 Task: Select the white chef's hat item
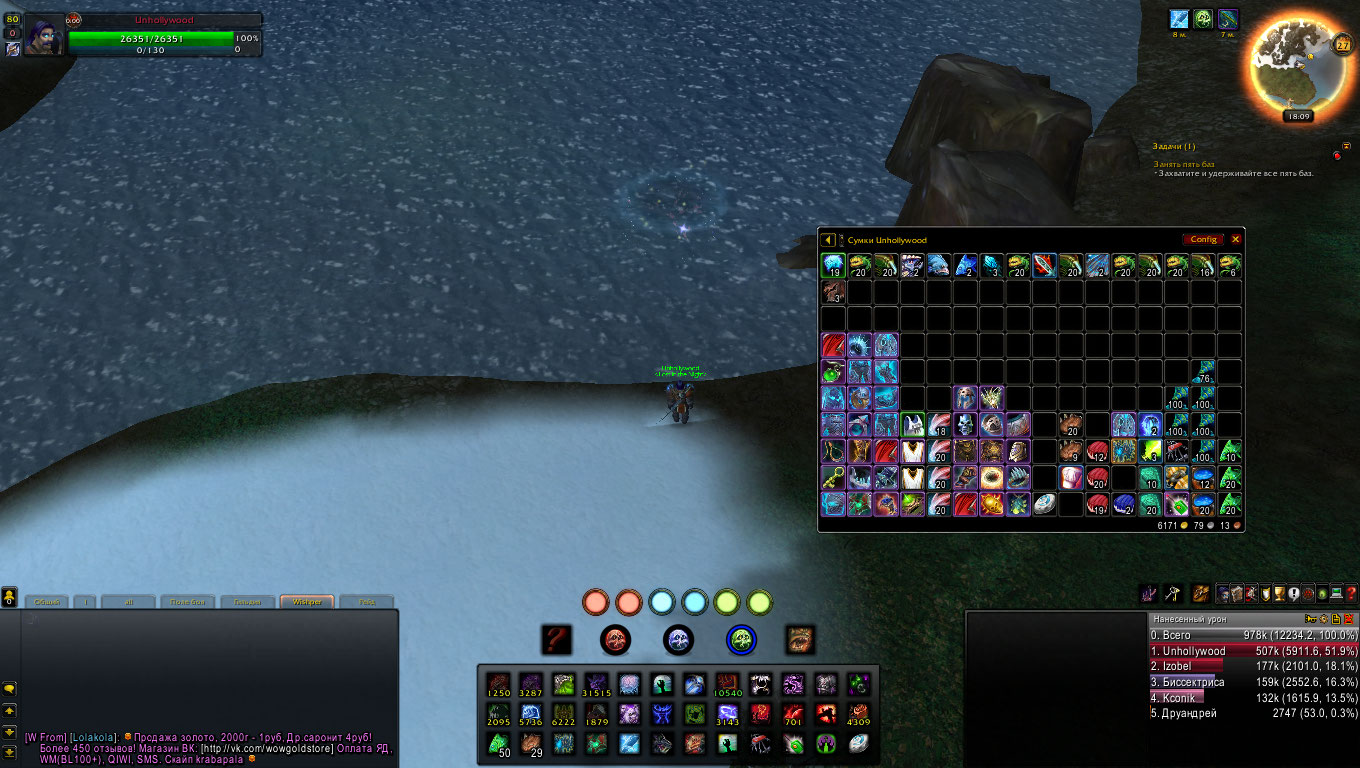[x=1070, y=478]
